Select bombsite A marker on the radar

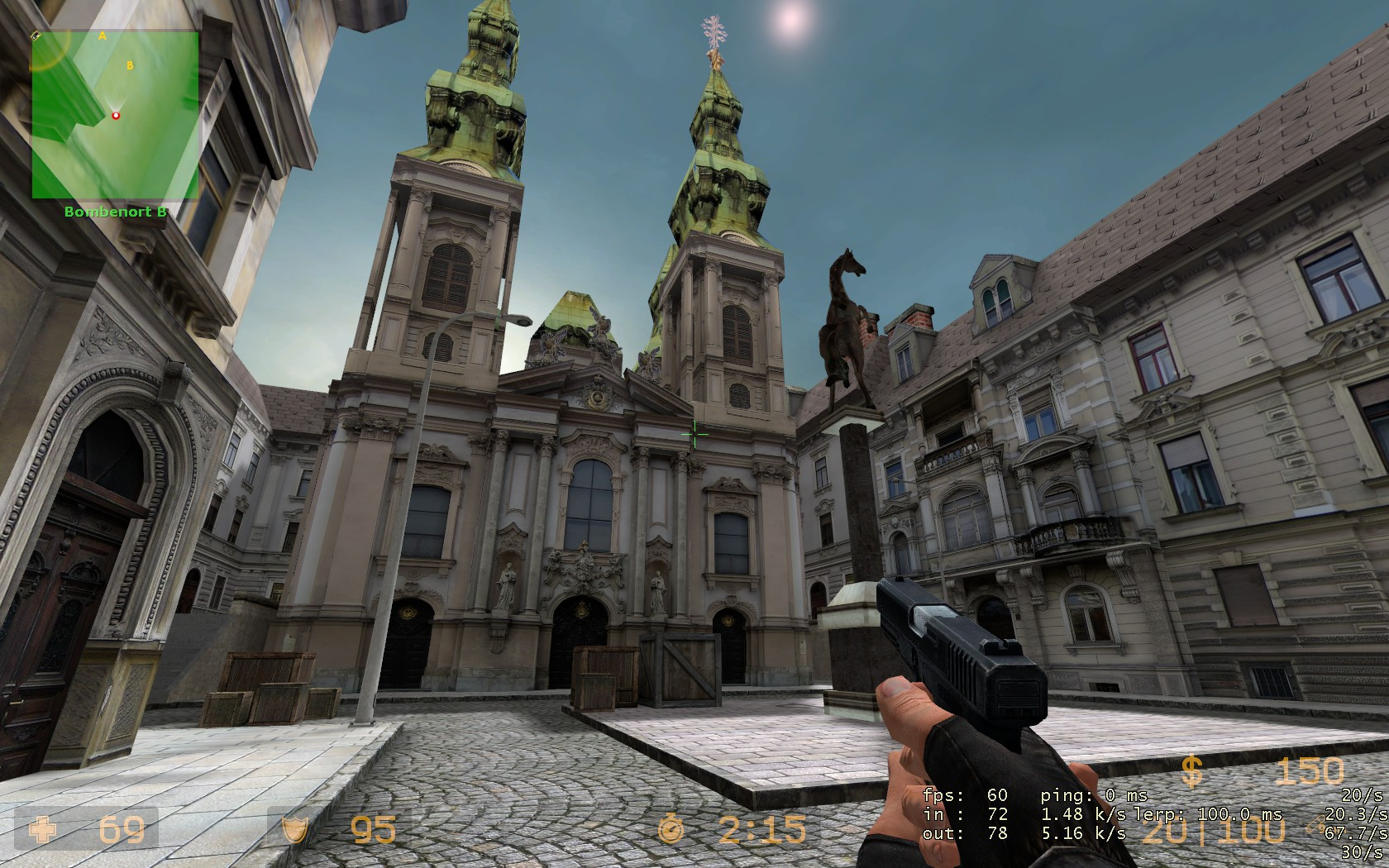(x=101, y=37)
